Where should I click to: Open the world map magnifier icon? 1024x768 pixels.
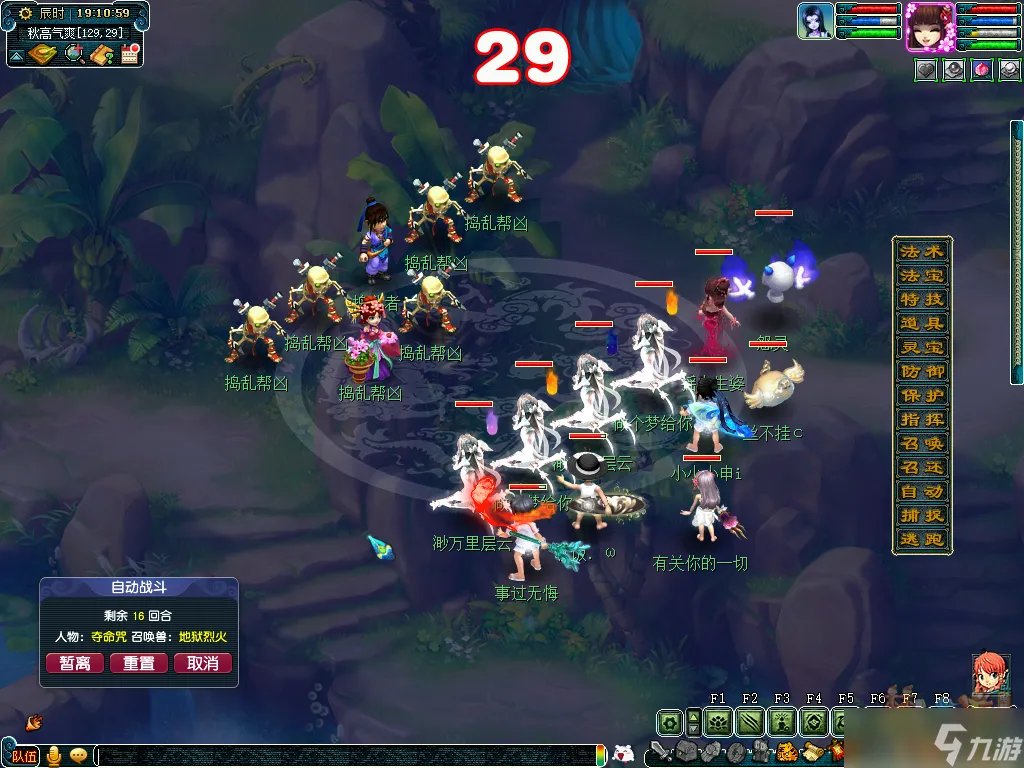pos(74,54)
